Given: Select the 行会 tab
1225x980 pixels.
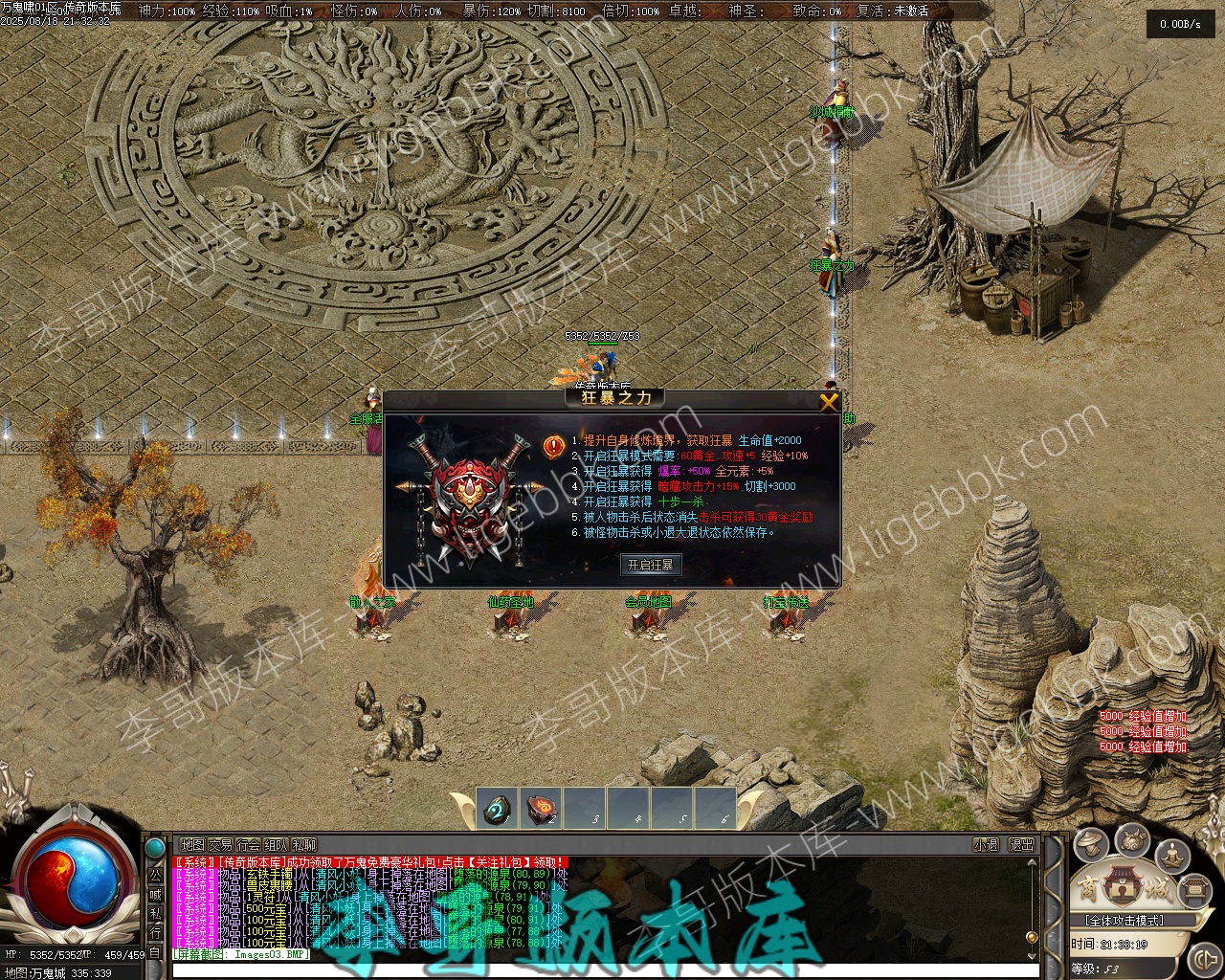Looking at the screenshot, I should tap(248, 845).
